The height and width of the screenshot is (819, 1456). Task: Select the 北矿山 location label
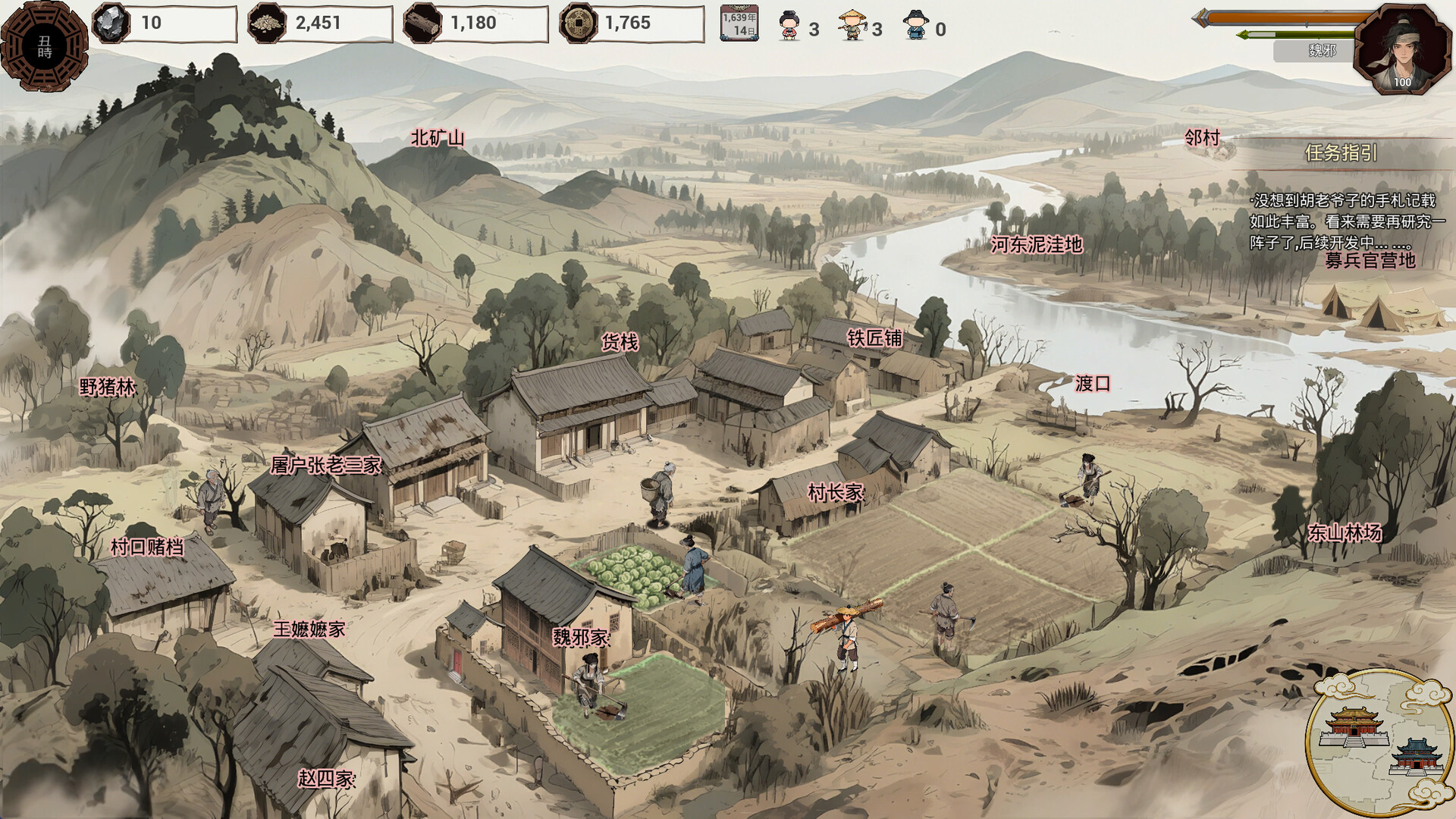coord(438,138)
